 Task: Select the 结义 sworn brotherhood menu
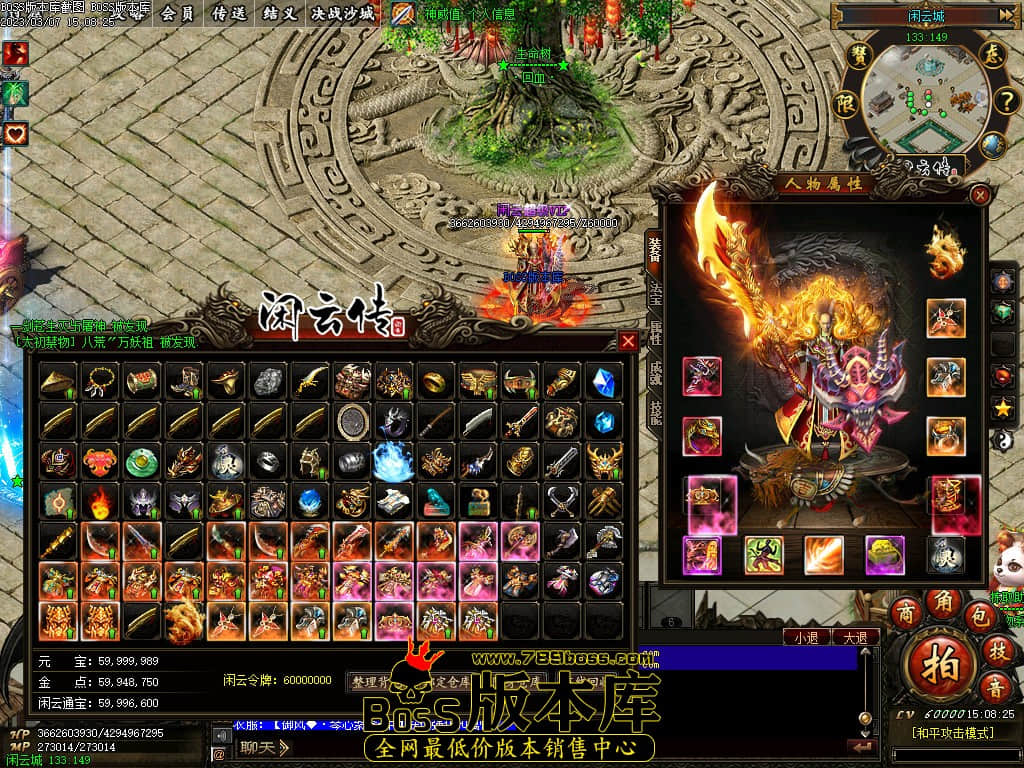(279, 14)
